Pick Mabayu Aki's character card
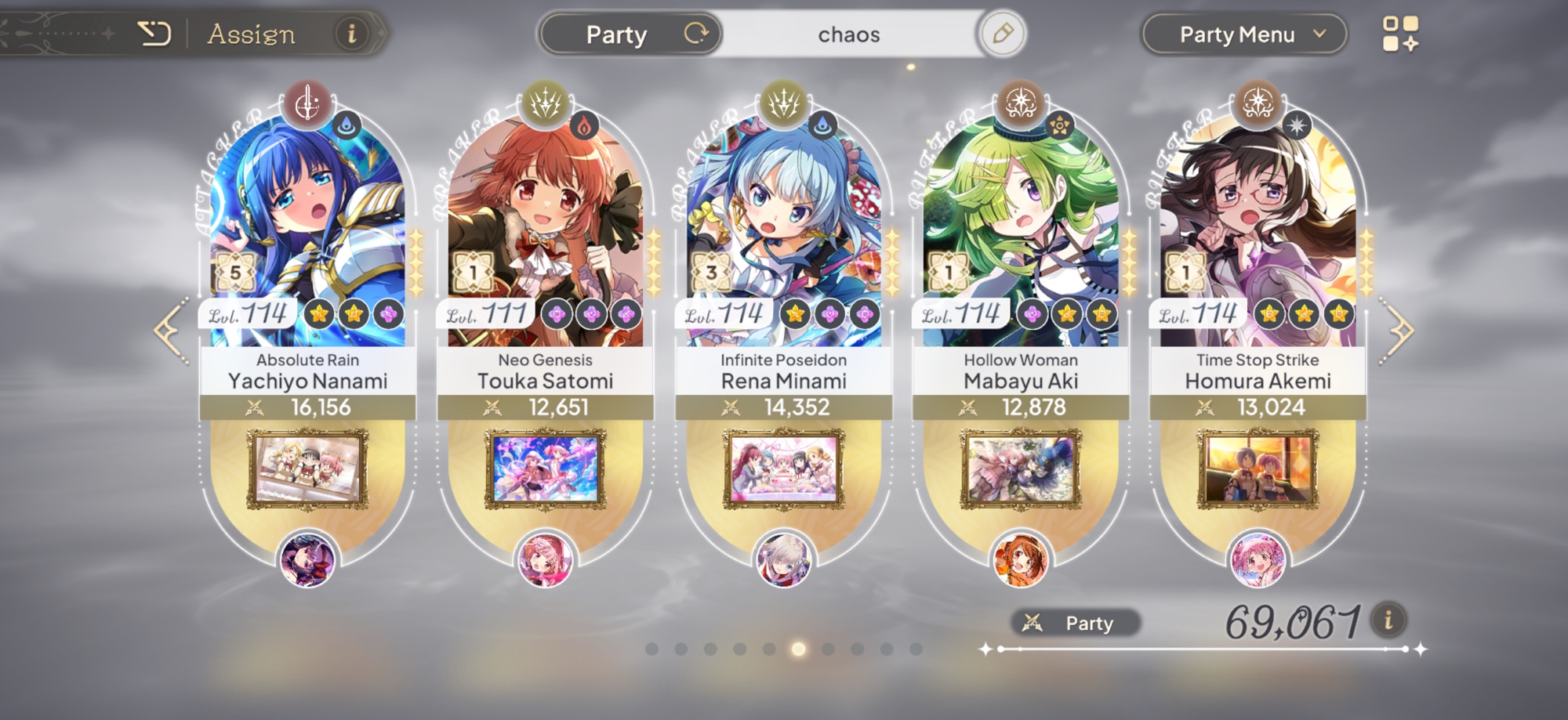The width and height of the screenshot is (1568, 720). point(1021,235)
